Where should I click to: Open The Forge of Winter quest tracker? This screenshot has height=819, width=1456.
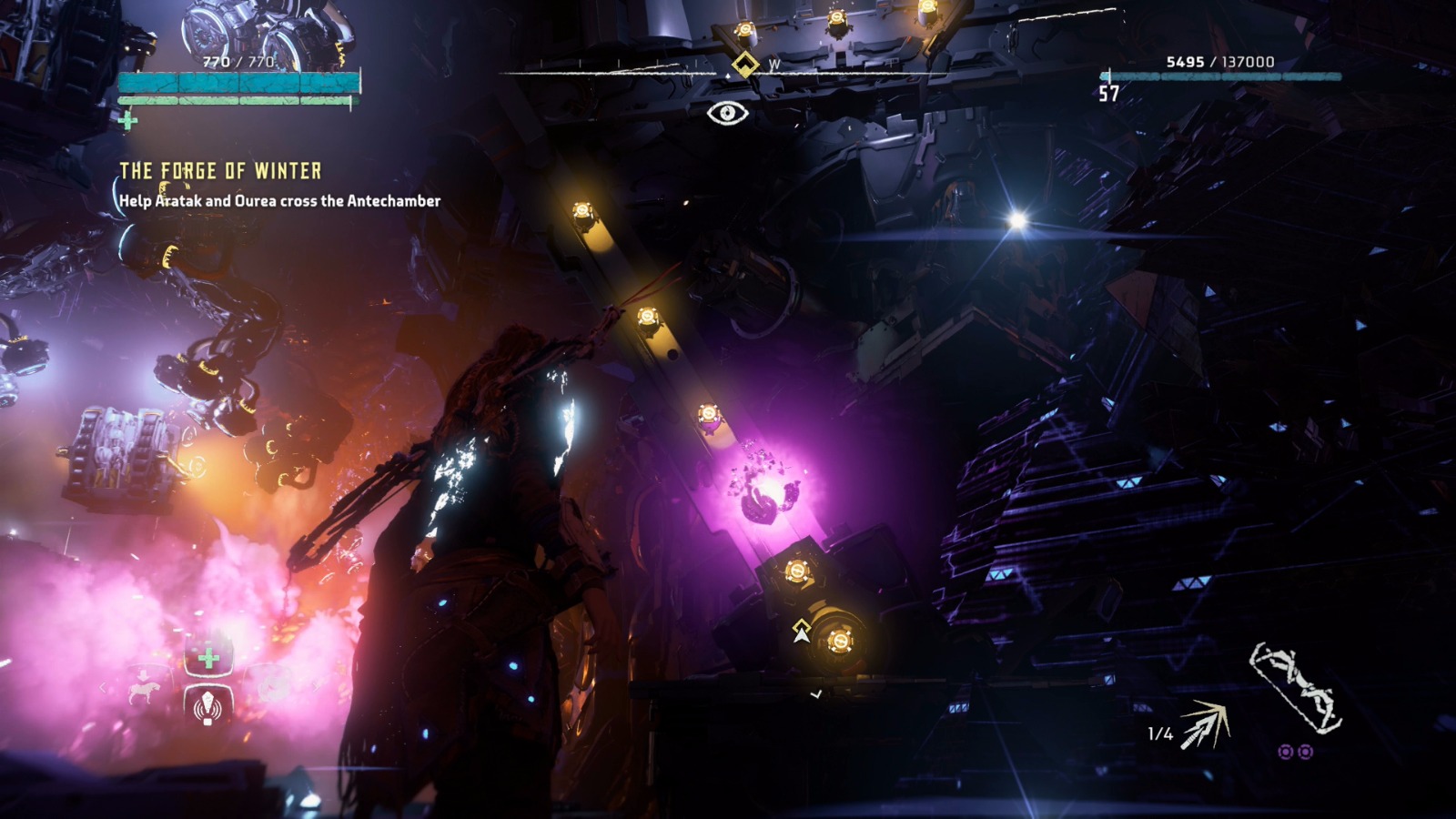[x=220, y=171]
